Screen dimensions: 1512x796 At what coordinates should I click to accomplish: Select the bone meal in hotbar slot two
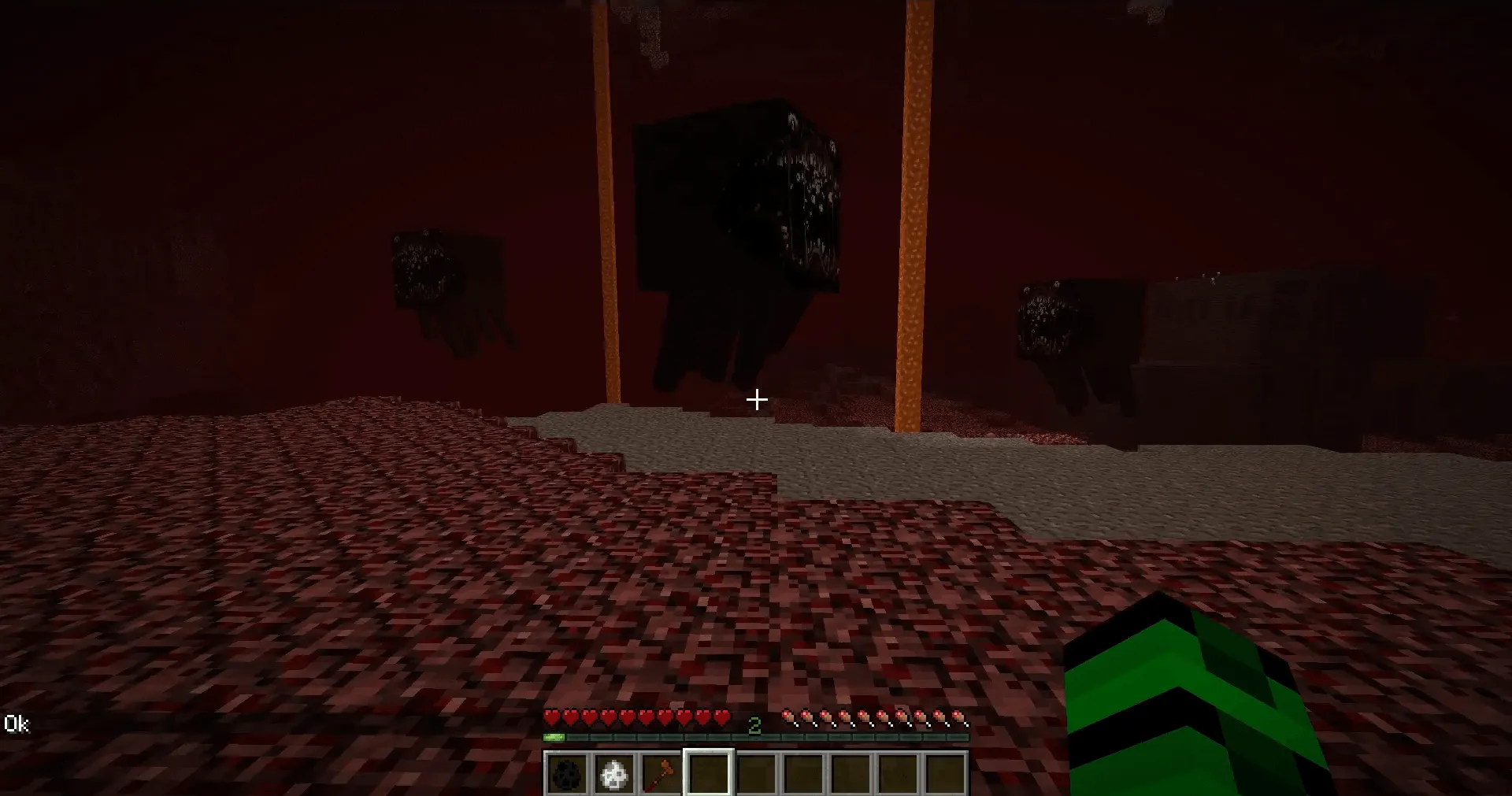(x=613, y=775)
